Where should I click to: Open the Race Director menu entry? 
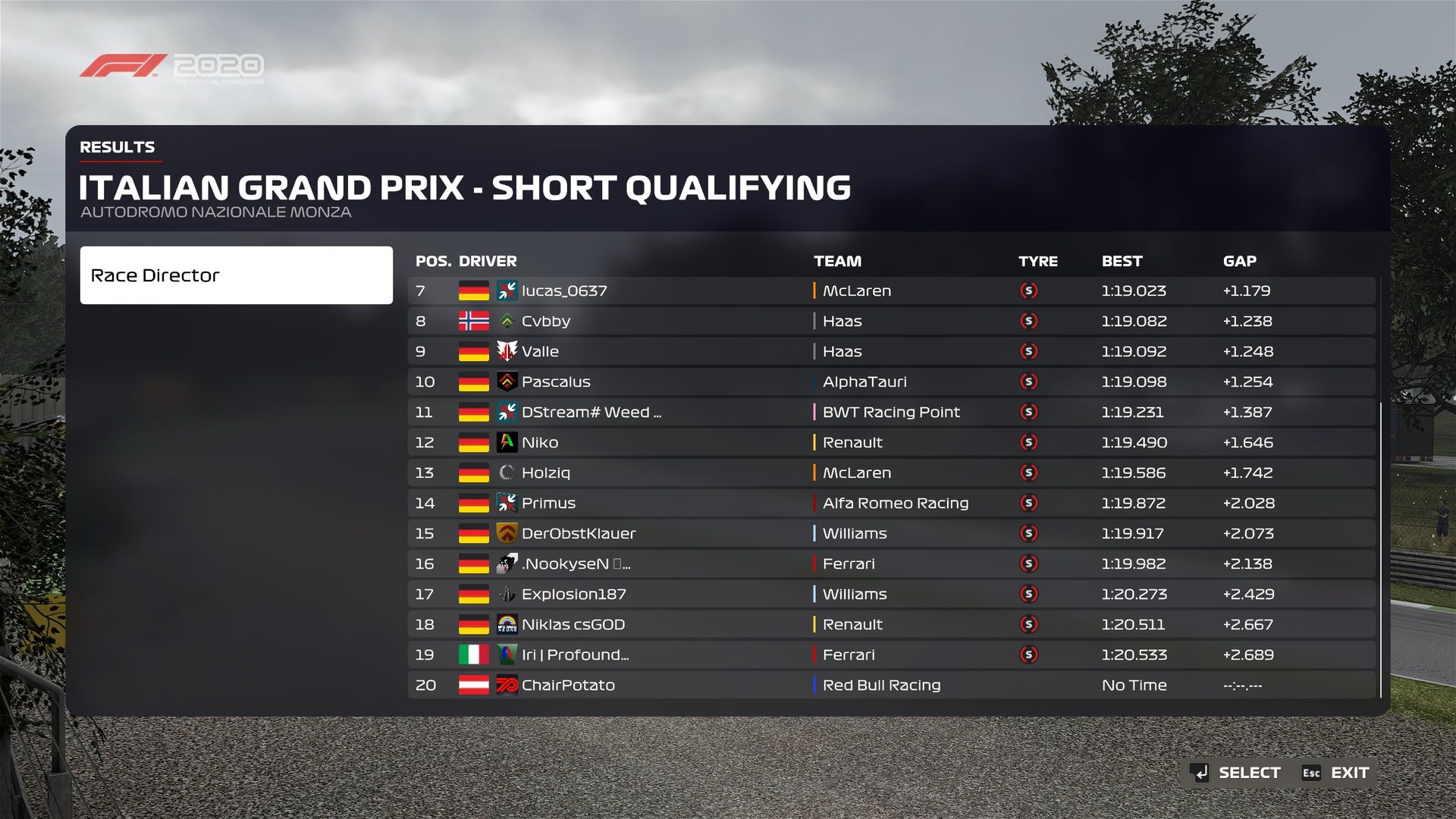[x=236, y=275]
